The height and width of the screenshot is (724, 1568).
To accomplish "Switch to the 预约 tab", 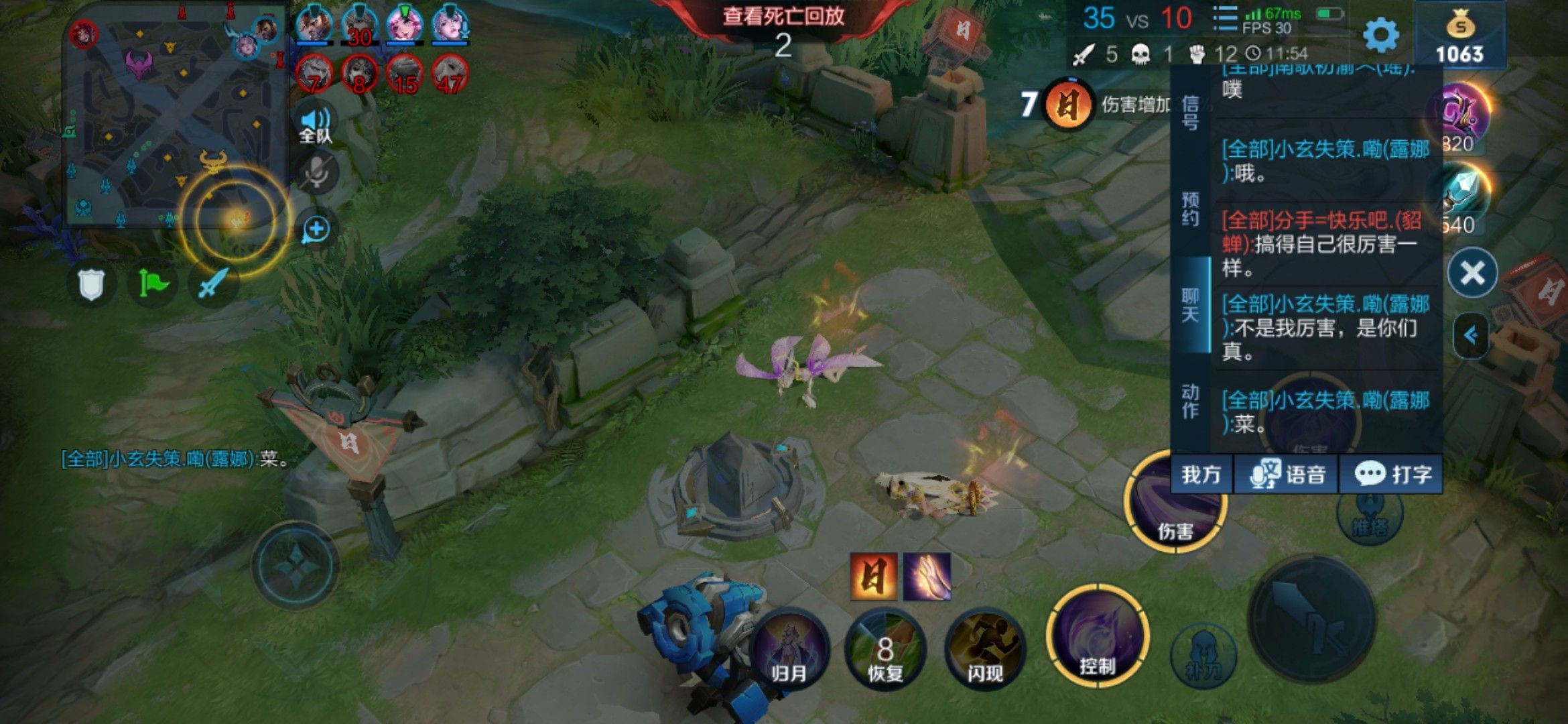I will coord(1190,209).
